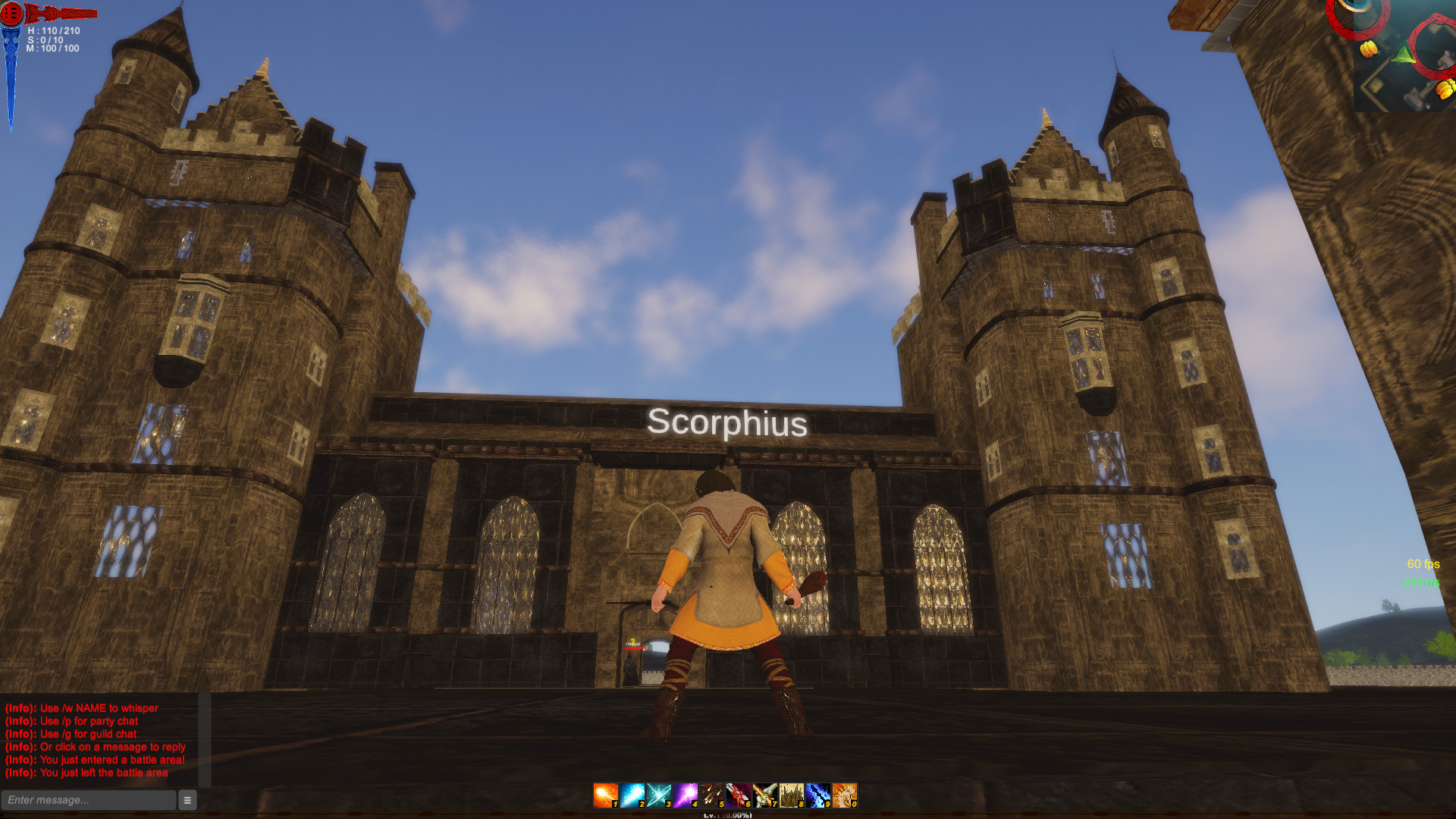Activate the ice blast skill in slot 2
Viewport: 1456px width, 819px height.
pyautogui.click(x=631, y=796)
